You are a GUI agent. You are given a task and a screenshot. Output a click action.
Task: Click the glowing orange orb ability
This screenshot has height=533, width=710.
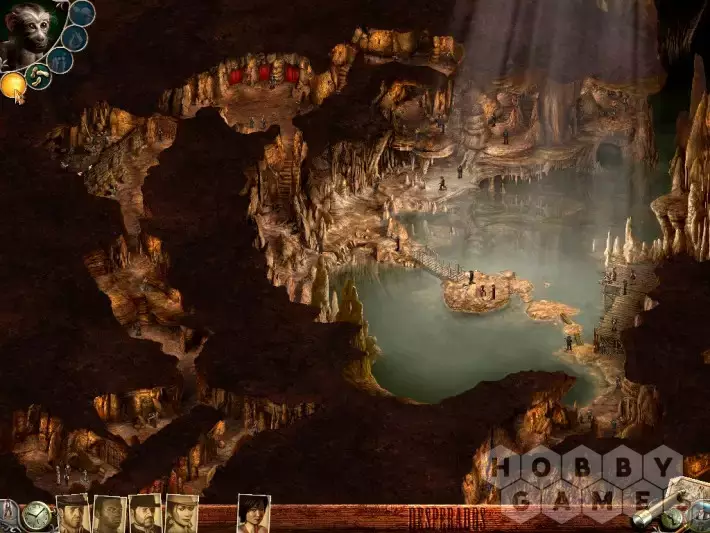coord(13,86)
